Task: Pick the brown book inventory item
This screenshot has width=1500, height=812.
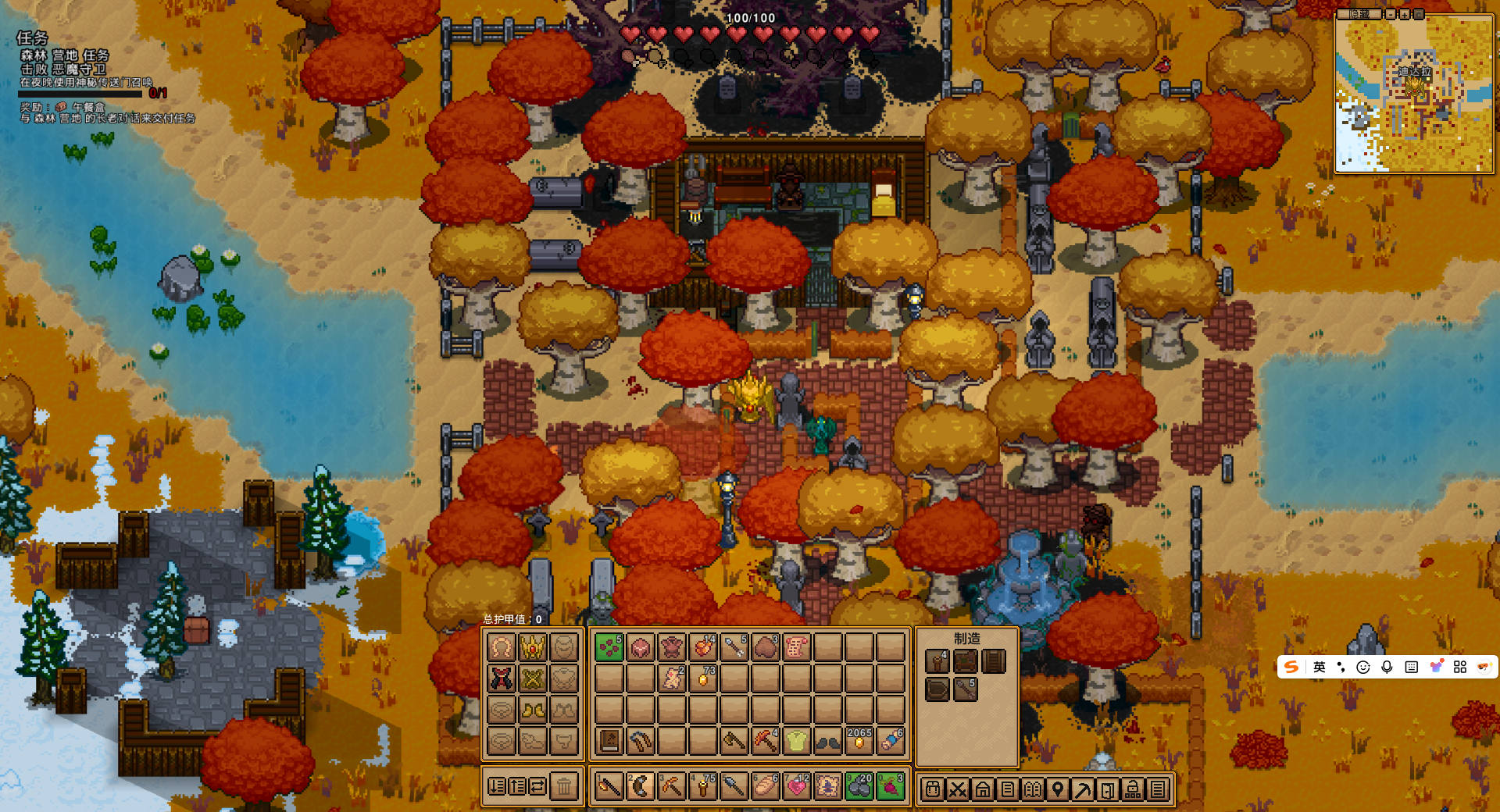Action: click(609, 740)
